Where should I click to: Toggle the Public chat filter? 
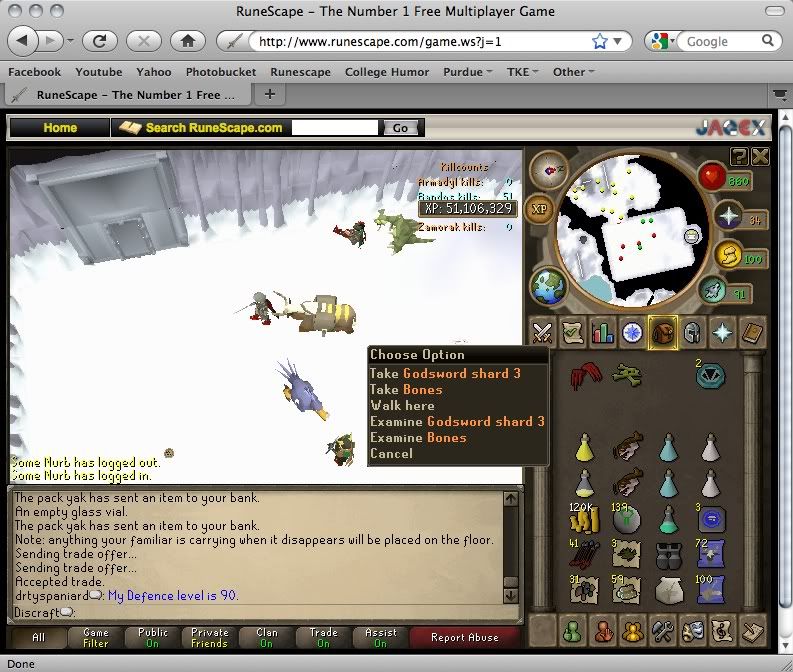point(153,637)
